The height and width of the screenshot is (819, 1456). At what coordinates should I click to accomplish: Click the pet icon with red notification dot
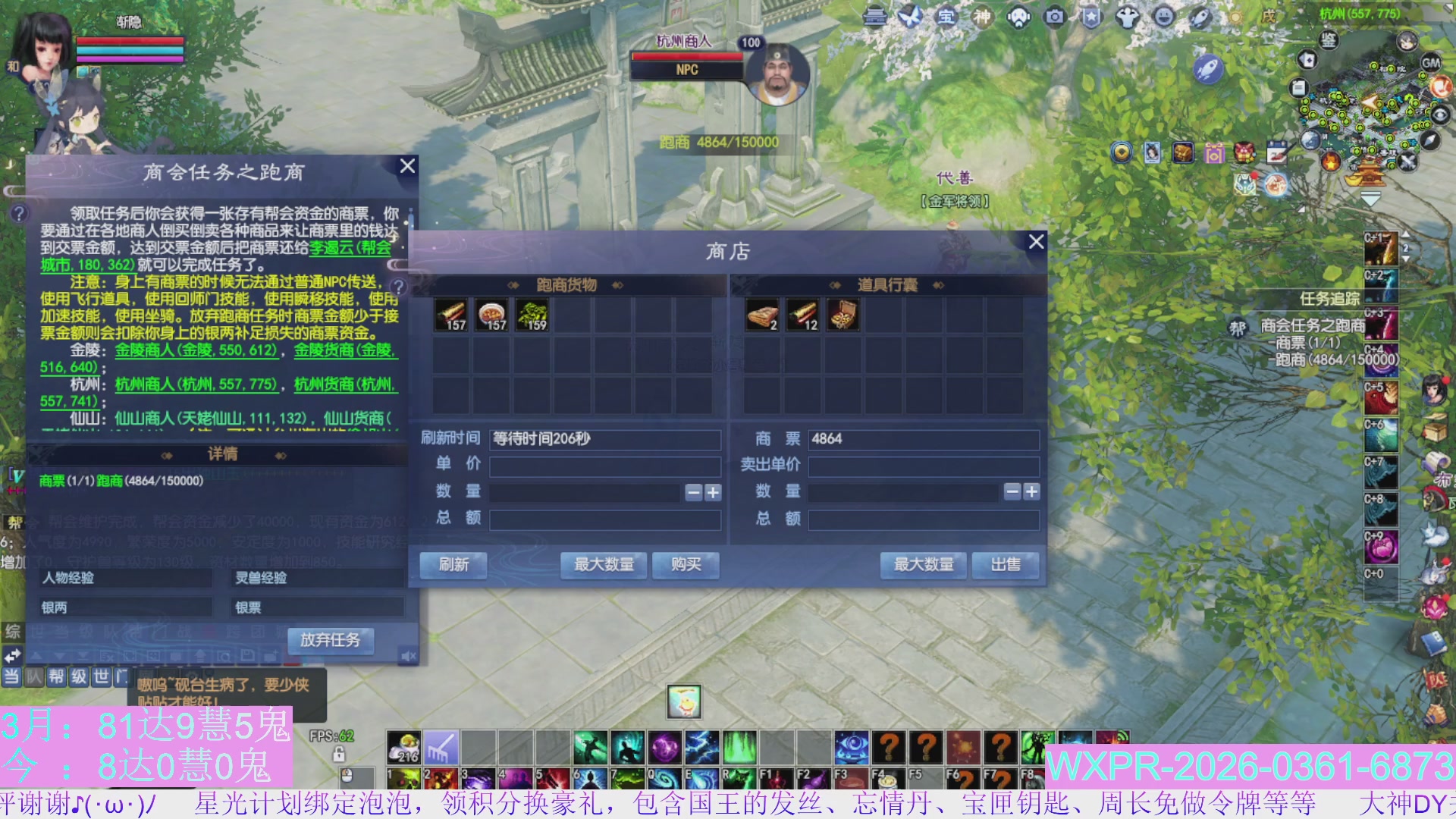(x=1247, y=185)
